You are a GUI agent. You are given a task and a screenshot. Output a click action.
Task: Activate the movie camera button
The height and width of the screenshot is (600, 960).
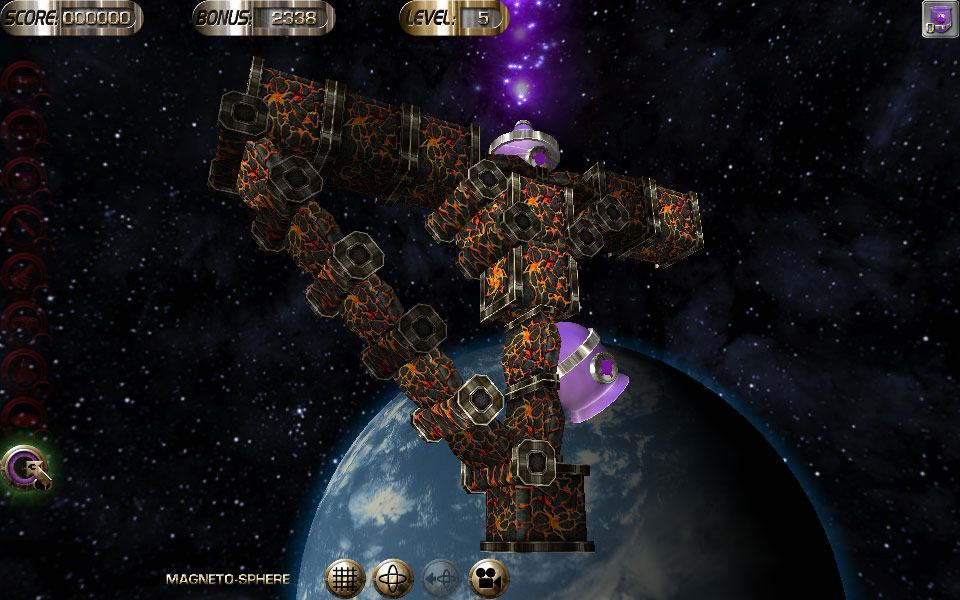tap(489, 578)
